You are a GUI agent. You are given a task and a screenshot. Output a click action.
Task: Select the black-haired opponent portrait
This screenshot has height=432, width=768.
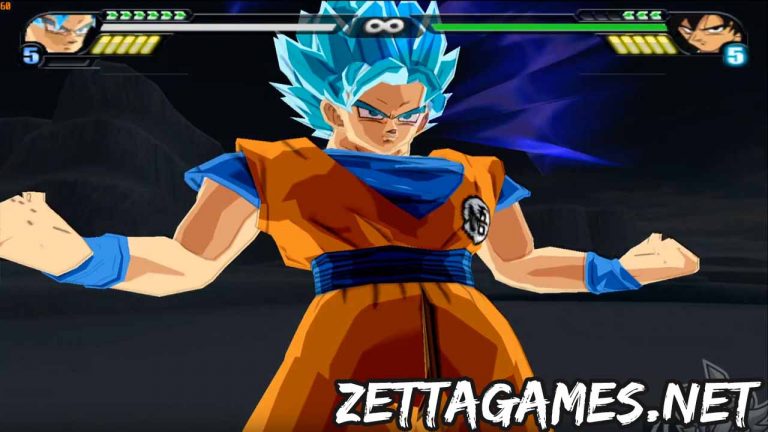[706, 33]
